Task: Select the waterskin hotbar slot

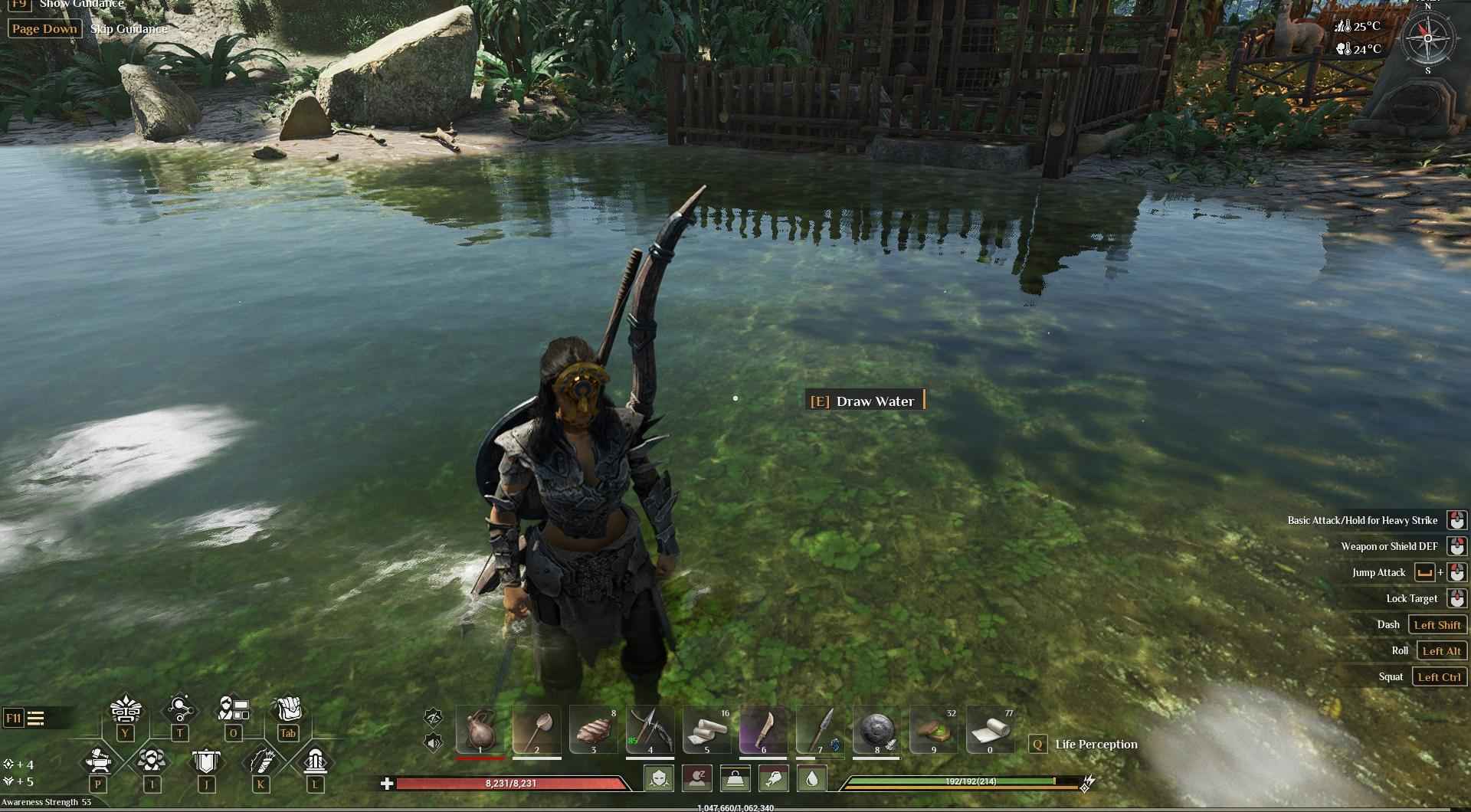Action: click(480, 729)
